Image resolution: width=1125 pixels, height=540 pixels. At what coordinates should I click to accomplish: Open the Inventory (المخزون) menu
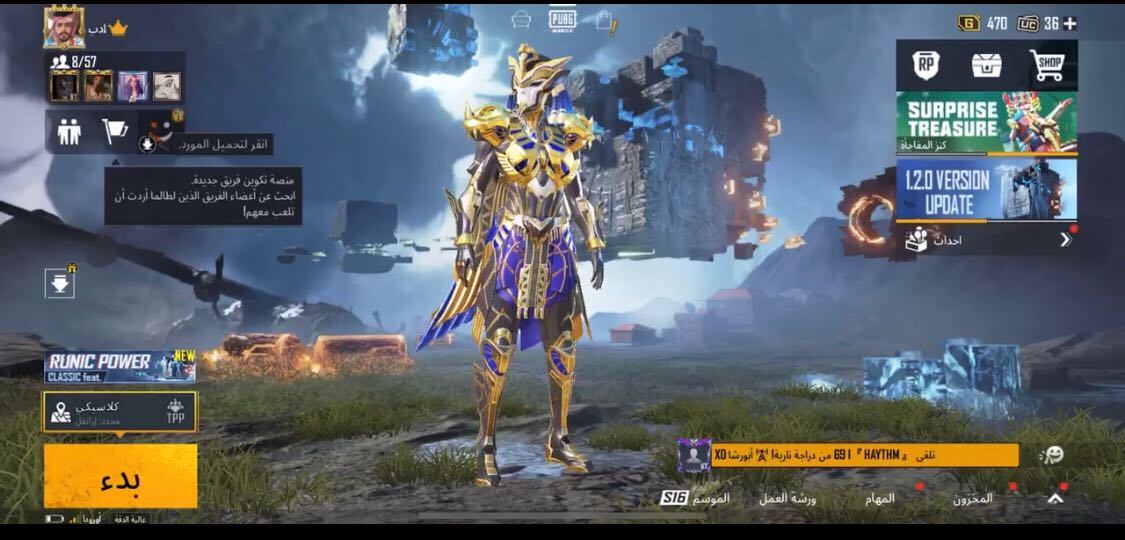(x=972, y=497)
